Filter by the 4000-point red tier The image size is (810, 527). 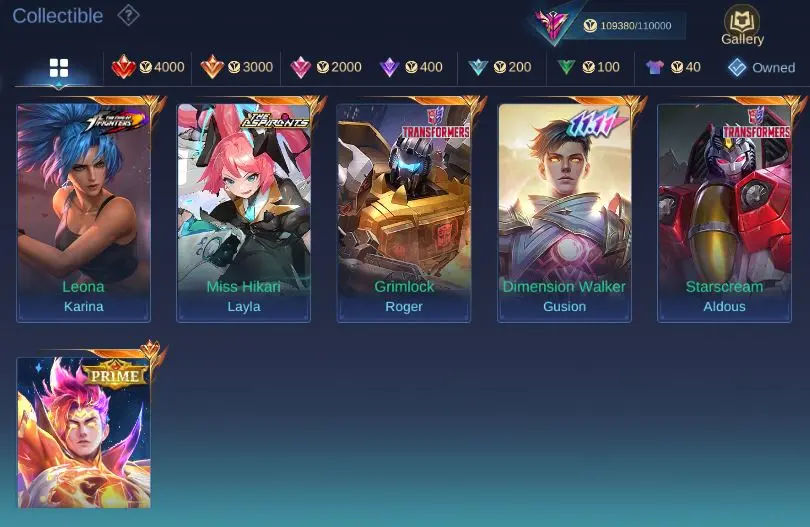point(148,67)
